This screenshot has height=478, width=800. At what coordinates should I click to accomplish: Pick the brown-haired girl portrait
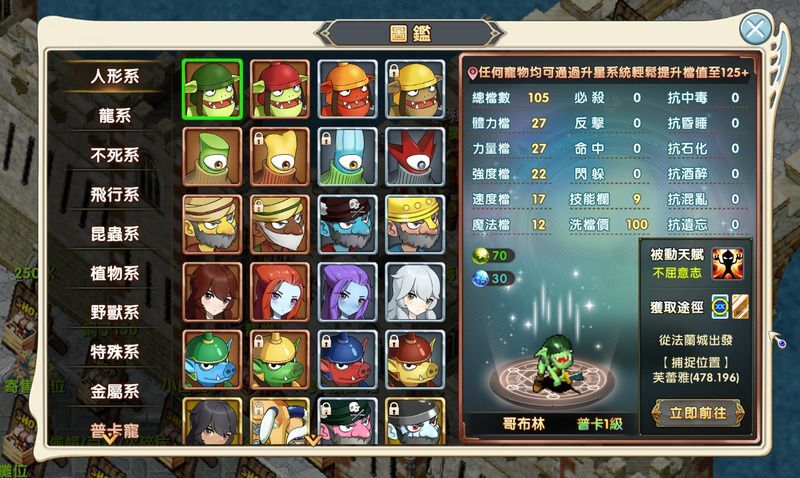(212, 291)
